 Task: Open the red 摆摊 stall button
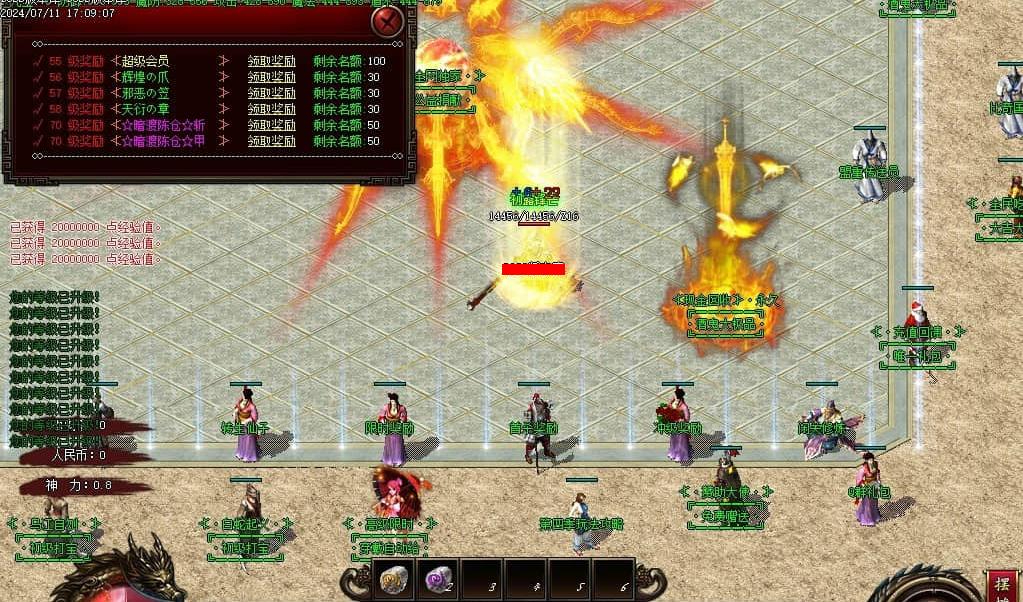(x=1003, y=586)
